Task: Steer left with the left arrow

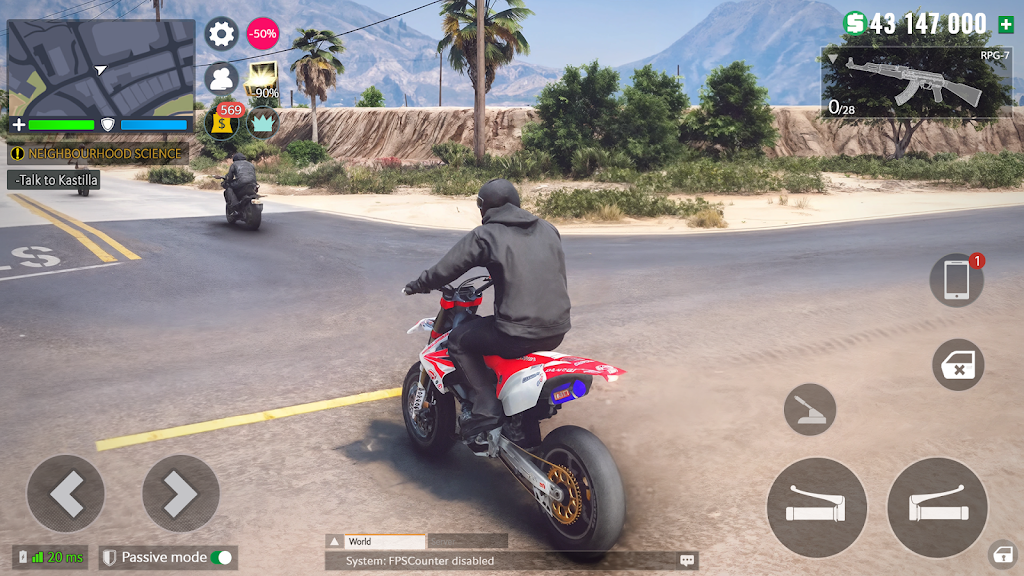Action: click(x=66, y=493)
